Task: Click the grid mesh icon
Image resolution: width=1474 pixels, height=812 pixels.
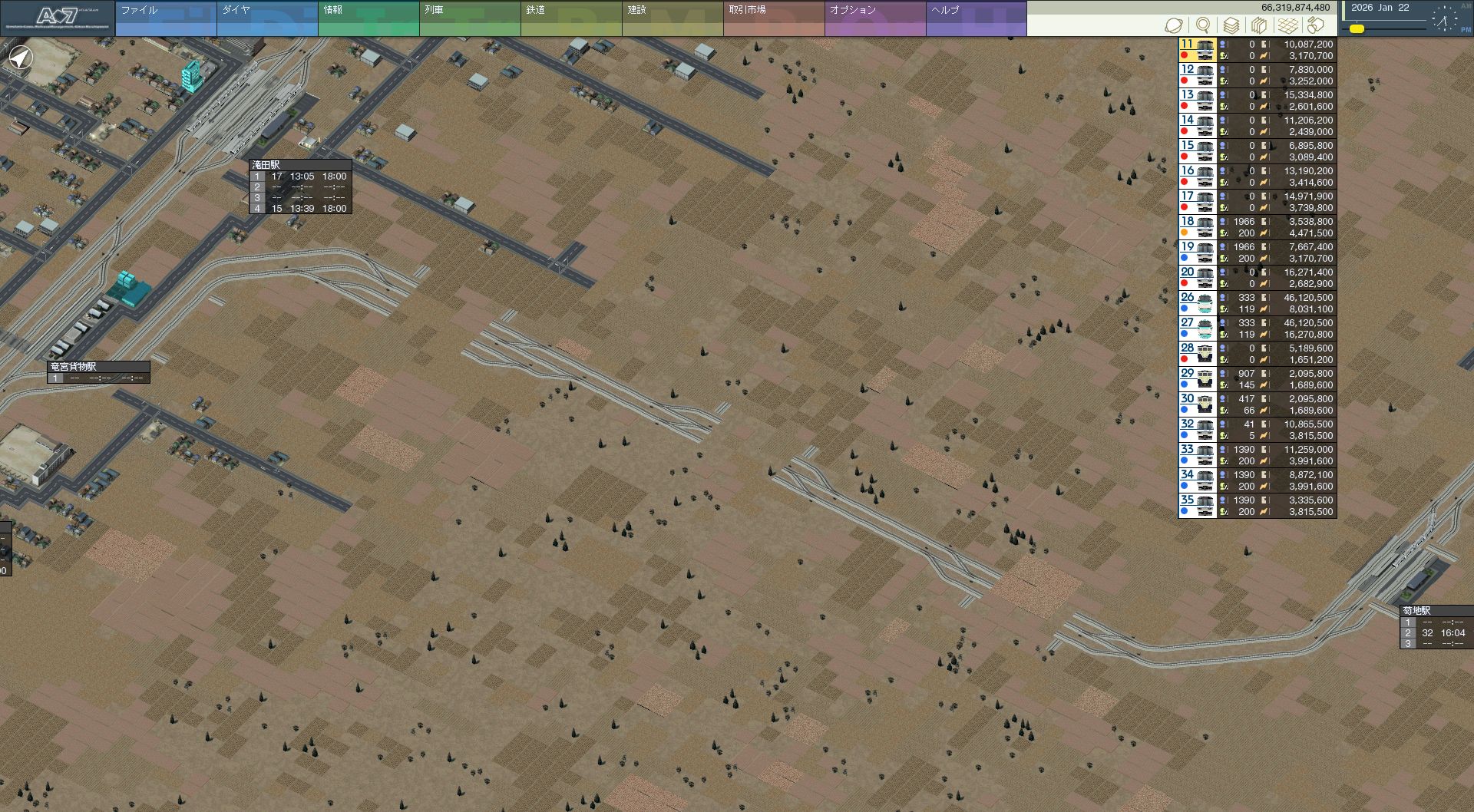Action: pyautogui.click(x=1287, y=26)
